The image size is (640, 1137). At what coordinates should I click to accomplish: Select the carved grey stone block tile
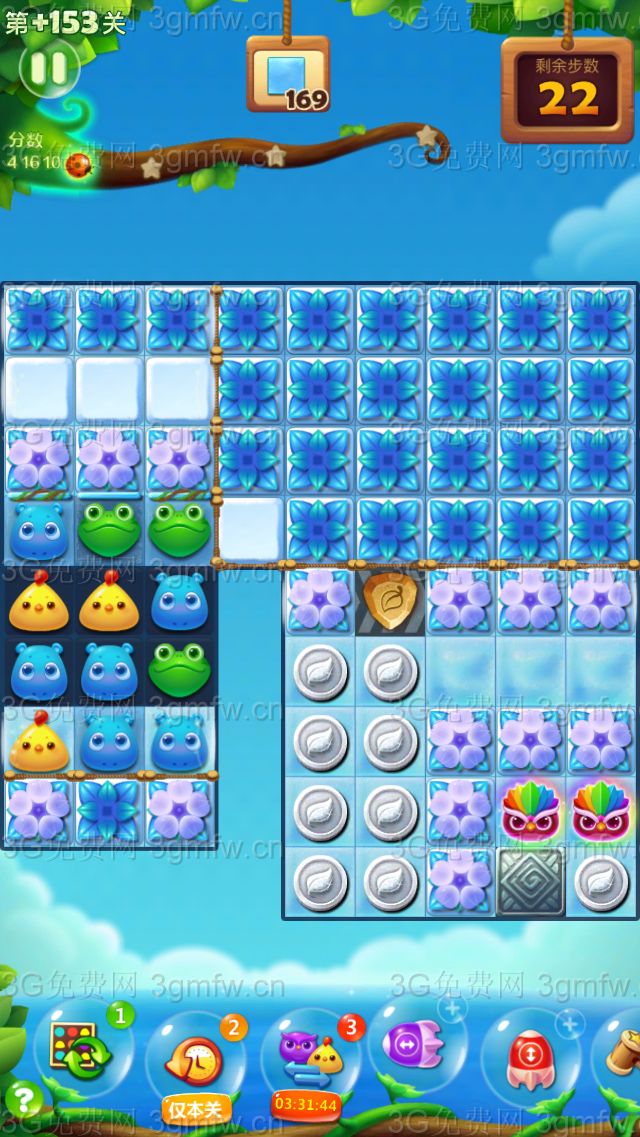[531, 882]
